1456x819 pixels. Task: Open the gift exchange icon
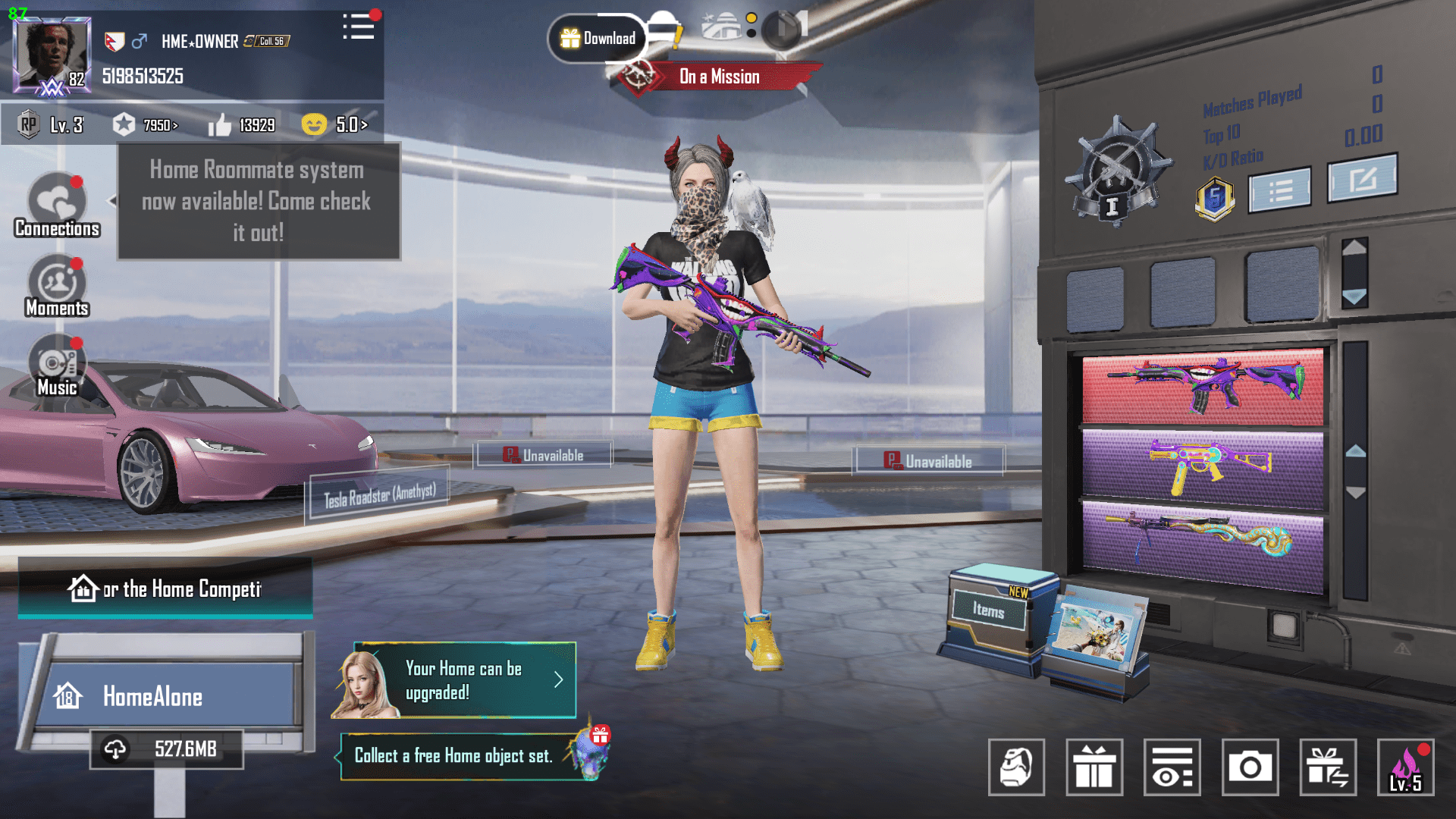[x=1329, y=767]
